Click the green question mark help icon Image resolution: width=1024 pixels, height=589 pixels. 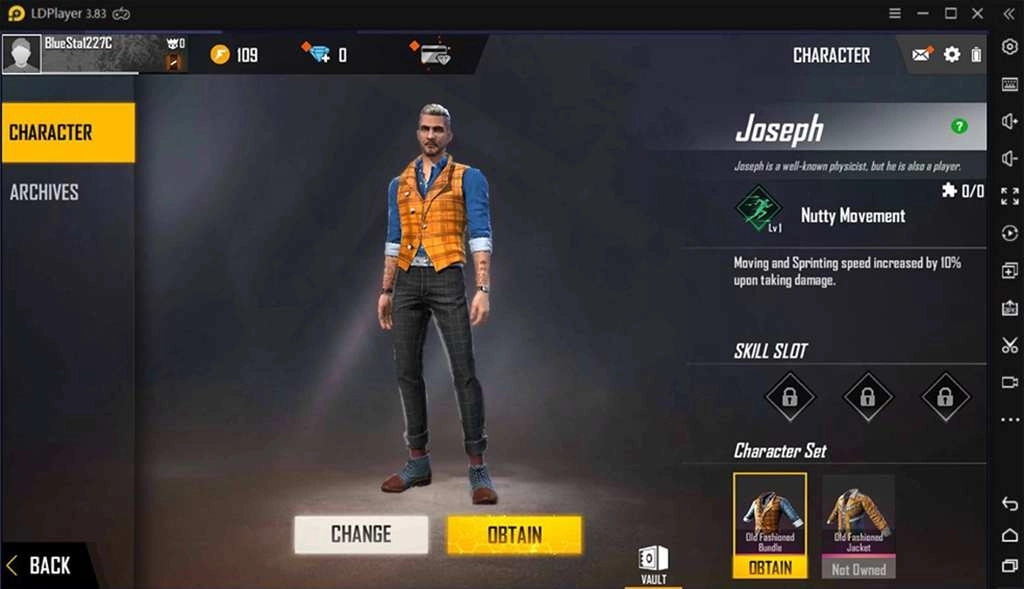959,126
